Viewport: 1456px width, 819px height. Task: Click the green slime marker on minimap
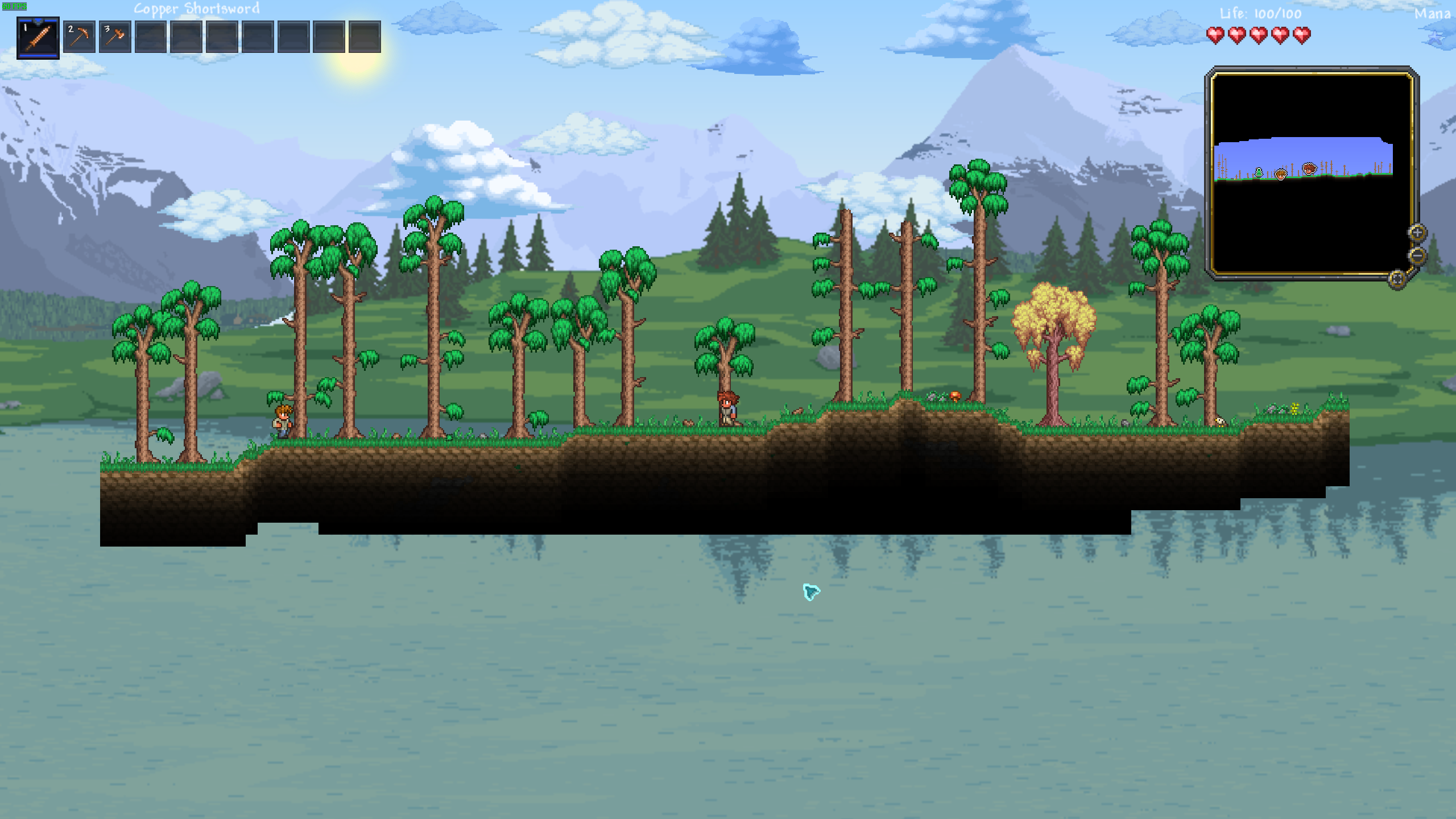click(x=1259, y=172)
